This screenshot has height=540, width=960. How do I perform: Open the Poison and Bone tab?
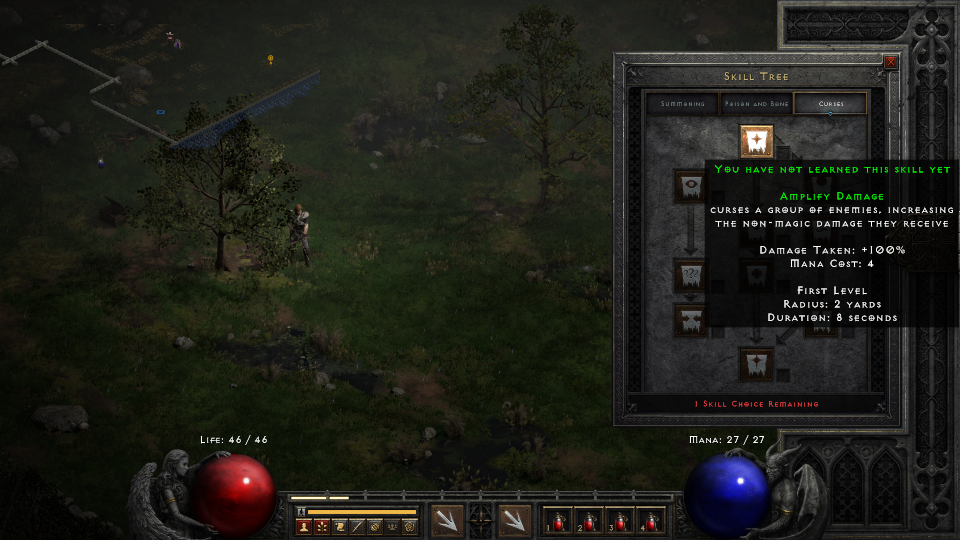[x=756, y=104]
